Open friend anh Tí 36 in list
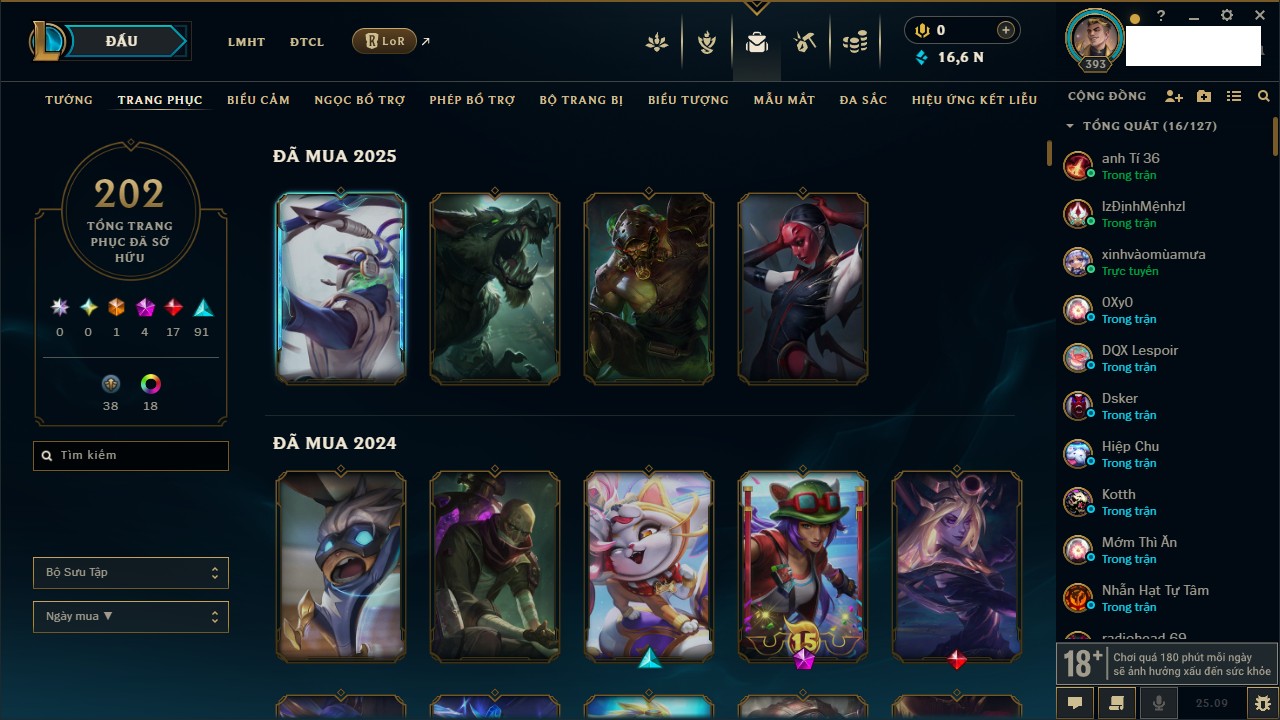The image size is (1280, 720). (x=1130, y=165)
